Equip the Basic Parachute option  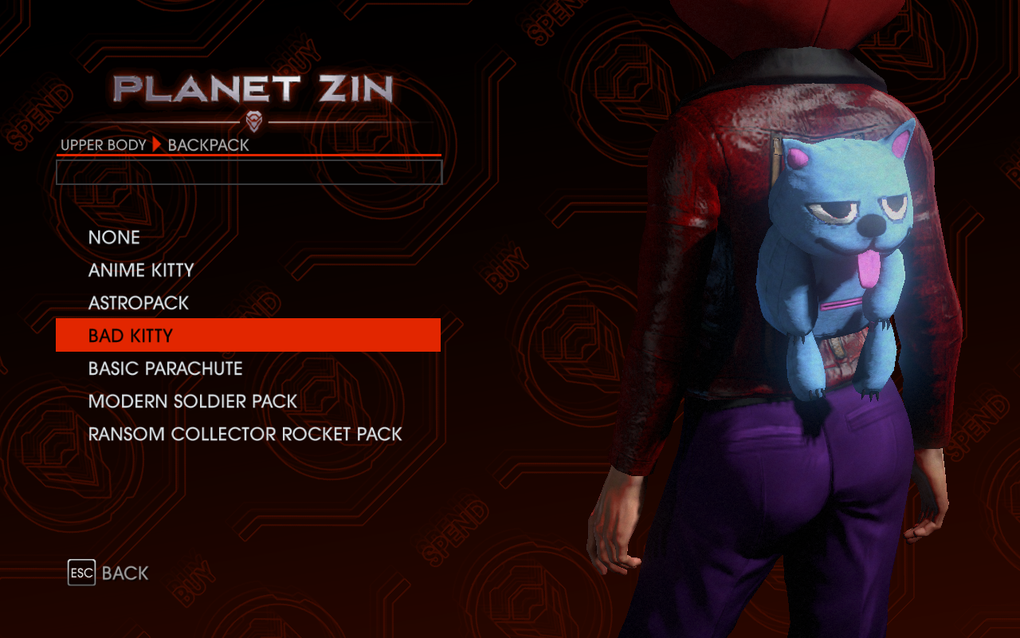coord(165,368)
